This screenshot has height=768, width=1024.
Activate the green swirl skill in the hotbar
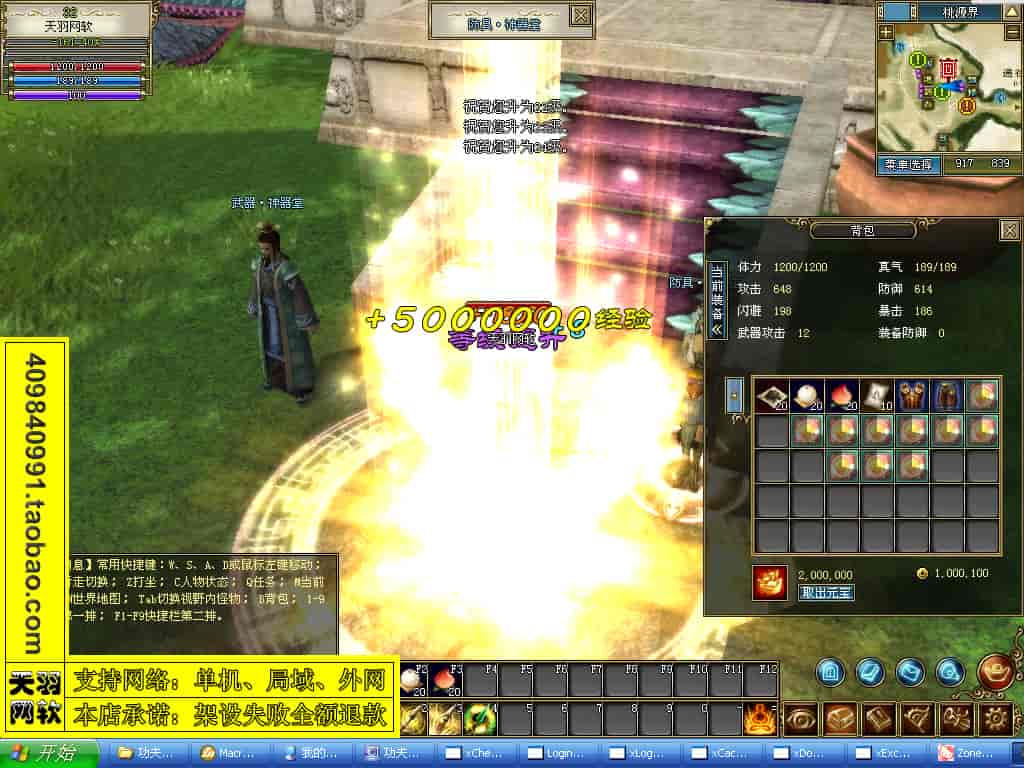[x=481, y=718]
